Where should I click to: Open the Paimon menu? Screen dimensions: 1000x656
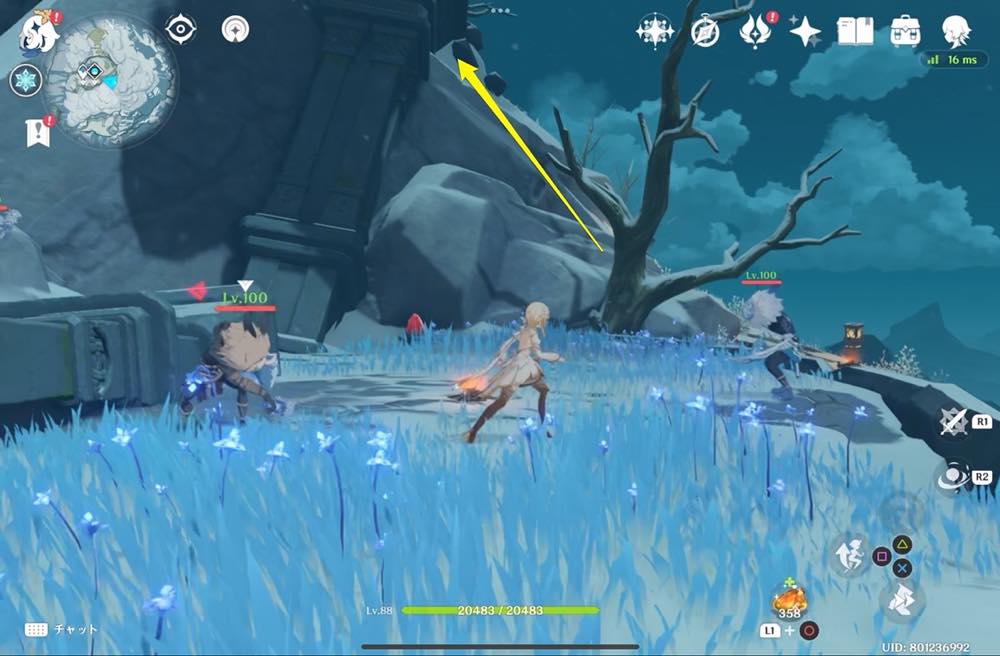[39, 31]
